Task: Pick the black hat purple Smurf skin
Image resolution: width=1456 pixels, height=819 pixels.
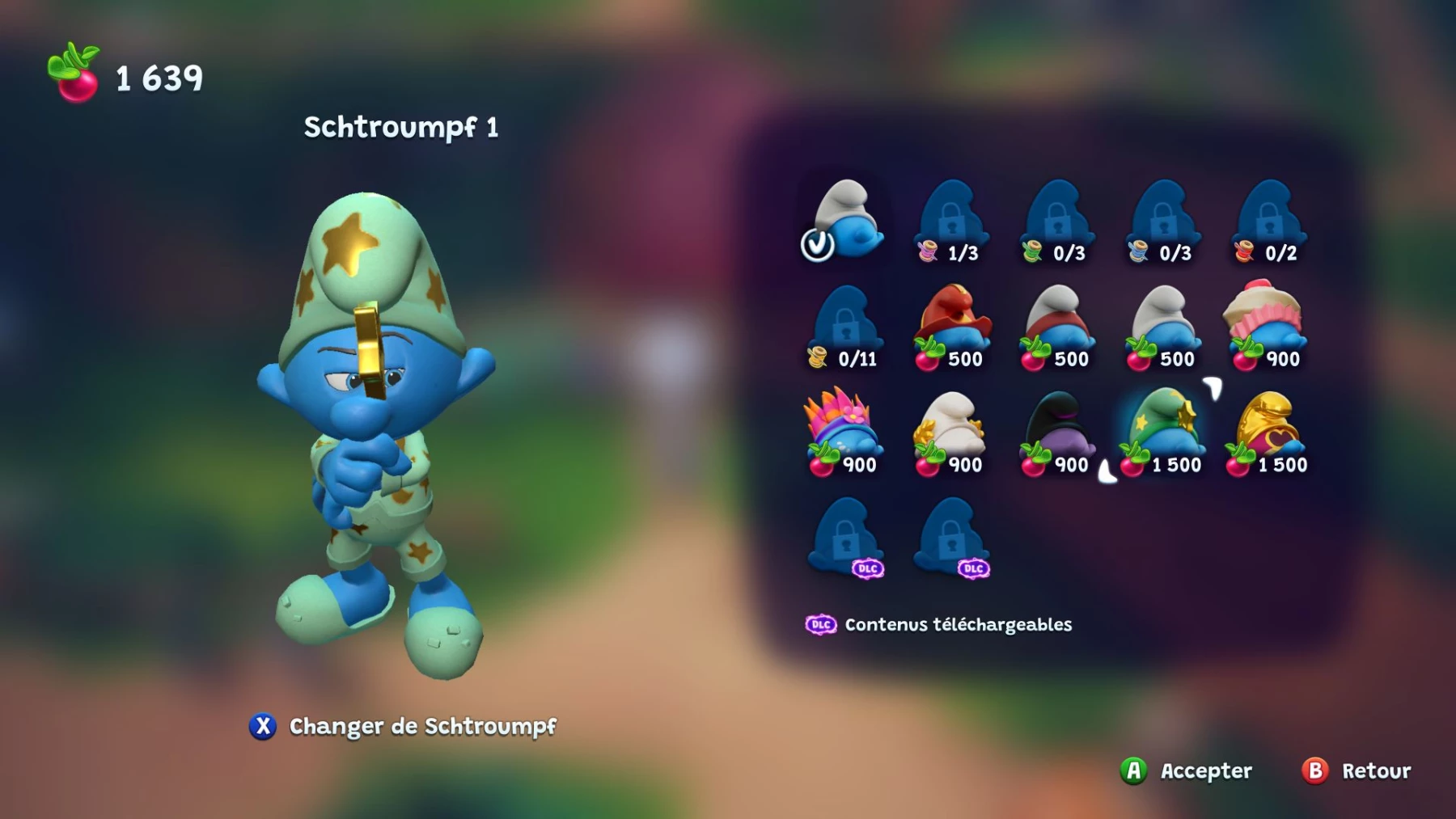Action: pos(1057,430)
